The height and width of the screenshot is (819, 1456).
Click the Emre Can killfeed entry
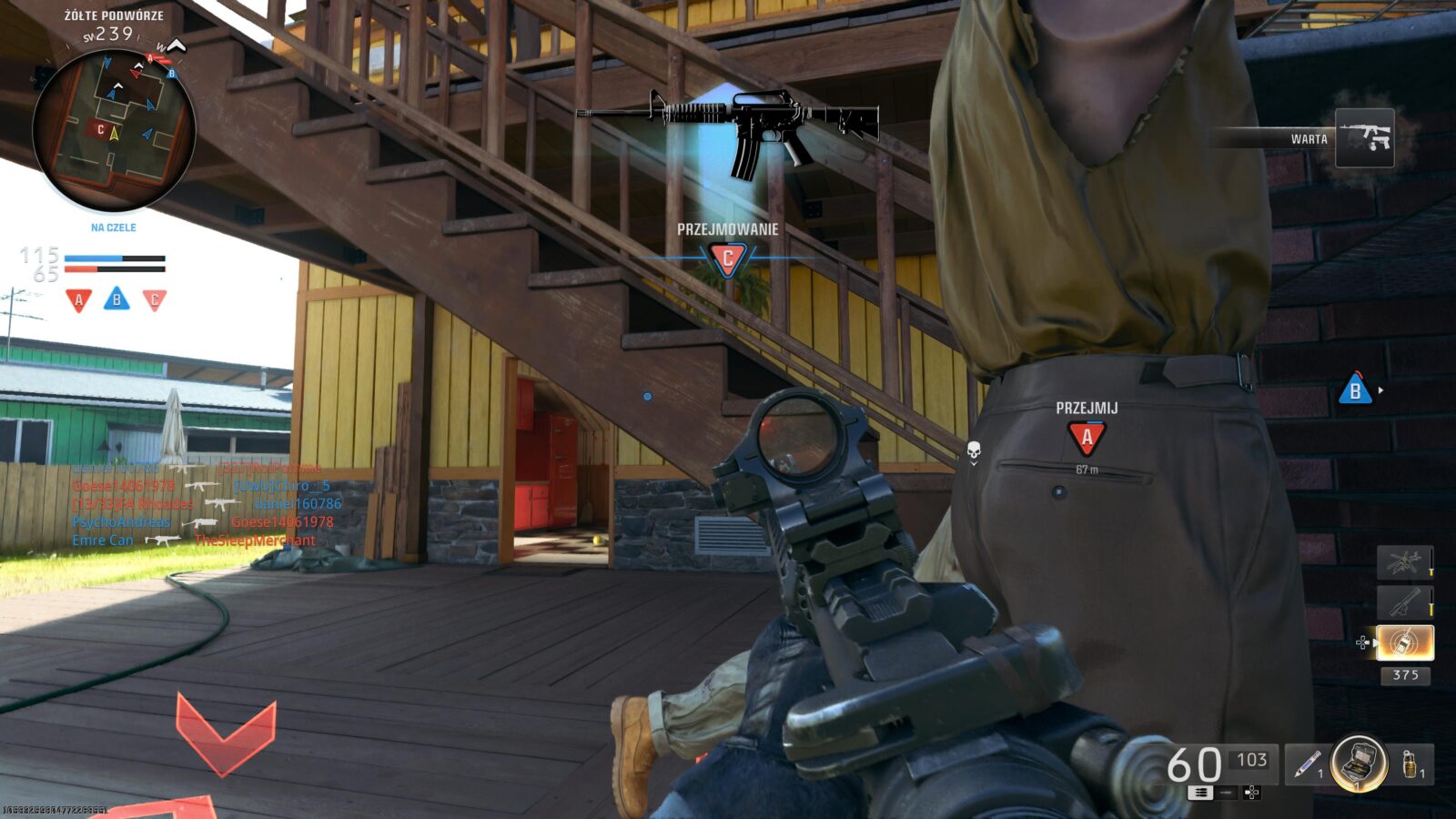pyautogui.click(x=103, y=541)
